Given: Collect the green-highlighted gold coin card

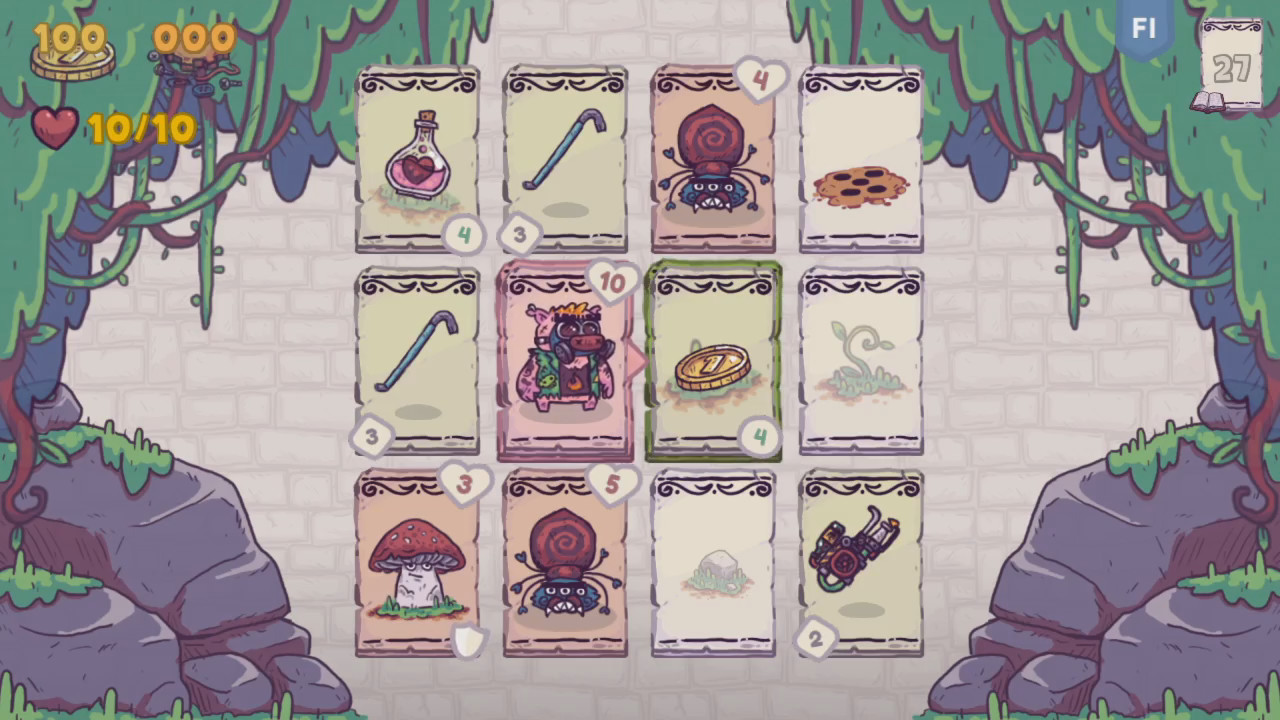Looking at the screenshot, I should (713, 360).
